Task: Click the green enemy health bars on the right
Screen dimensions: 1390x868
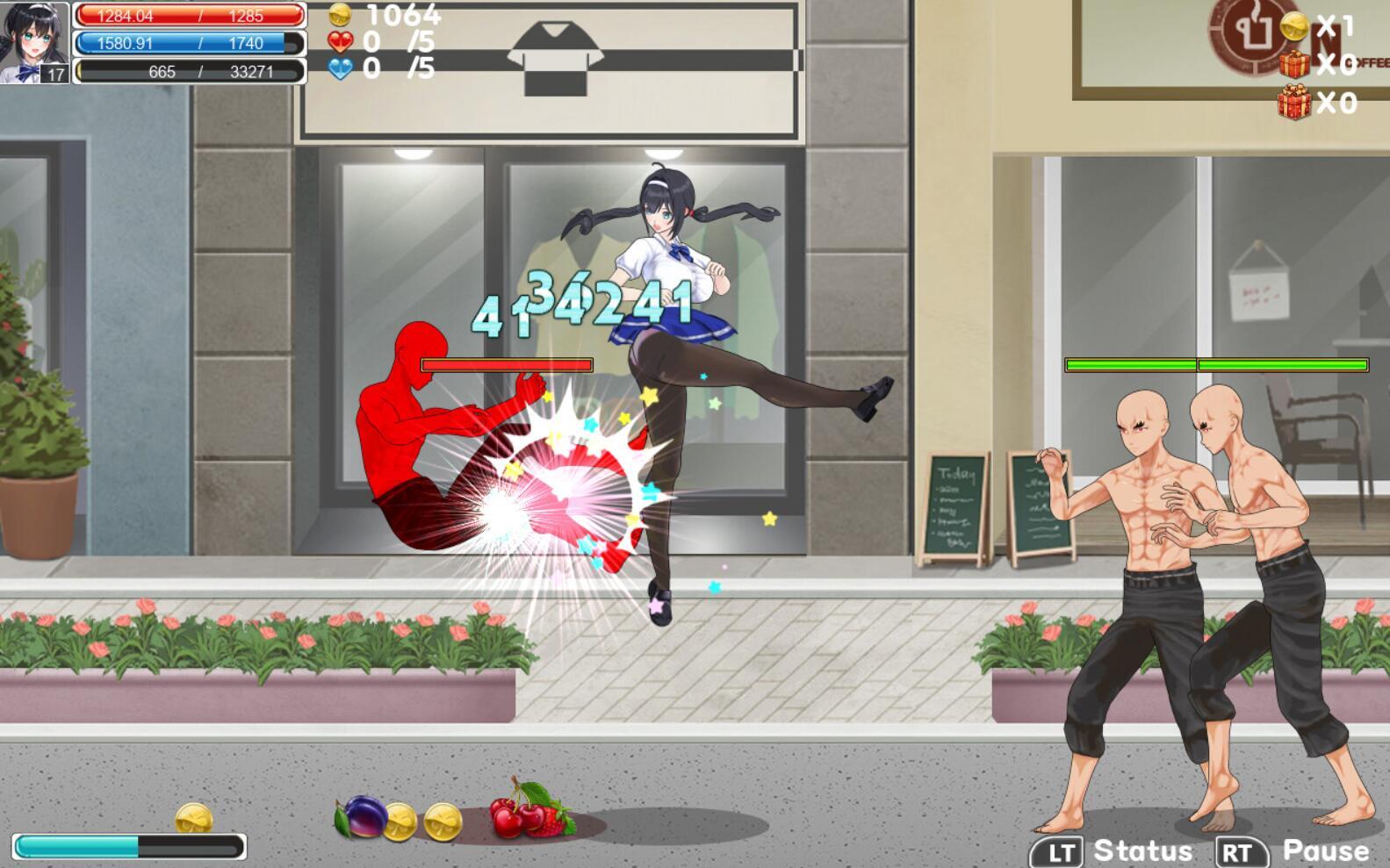Action: click(x=1216, y=362)
